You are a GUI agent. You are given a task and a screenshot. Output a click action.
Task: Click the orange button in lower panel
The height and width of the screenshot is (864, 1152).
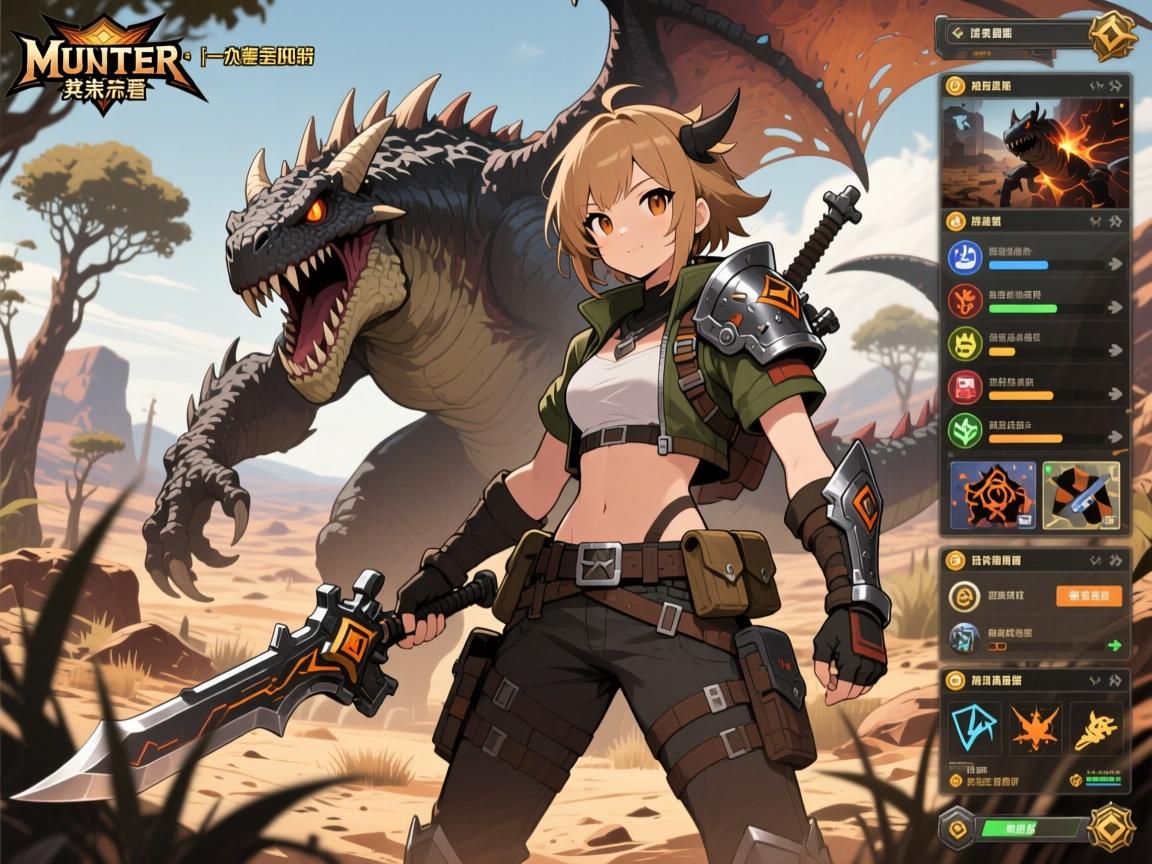coord(1088,596)
